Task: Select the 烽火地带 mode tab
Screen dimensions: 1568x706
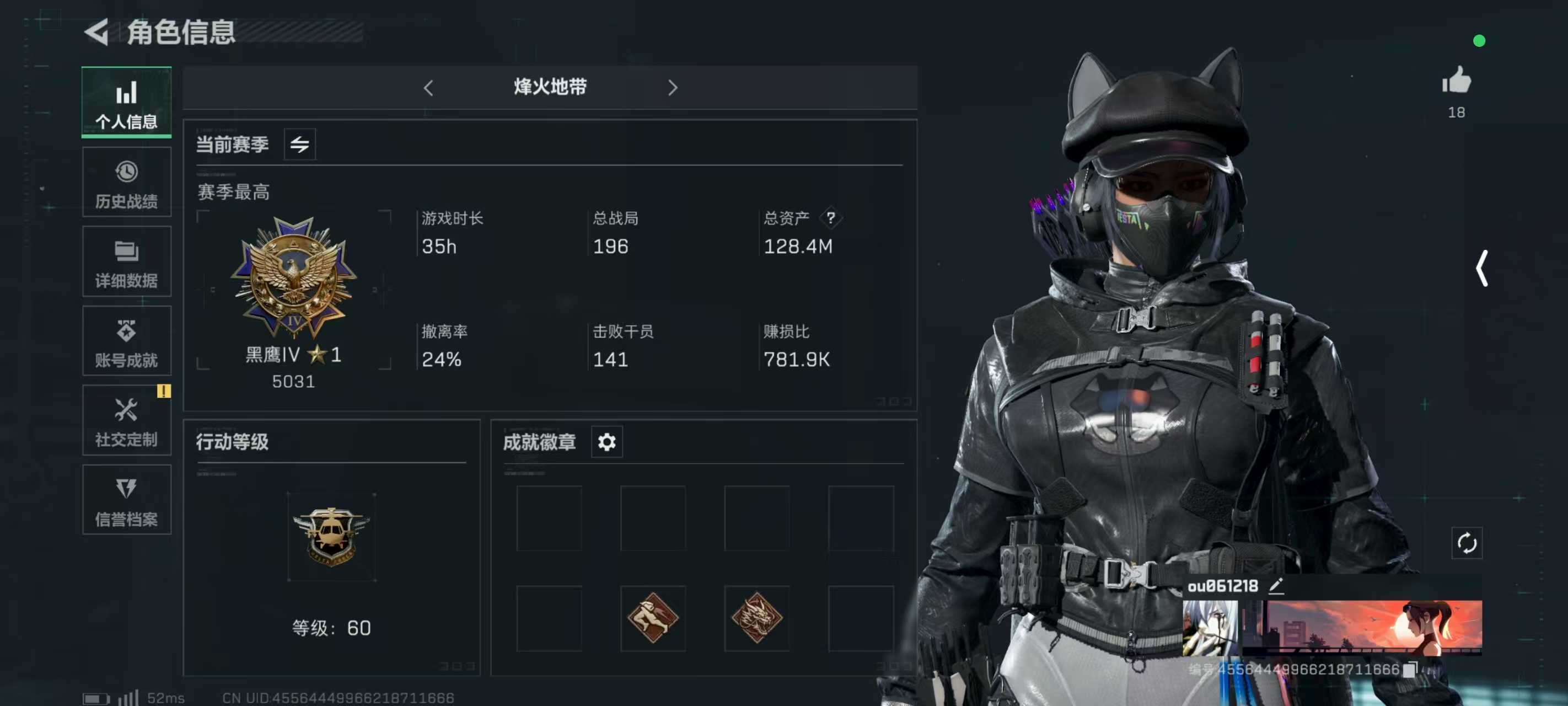Action: 550,88
